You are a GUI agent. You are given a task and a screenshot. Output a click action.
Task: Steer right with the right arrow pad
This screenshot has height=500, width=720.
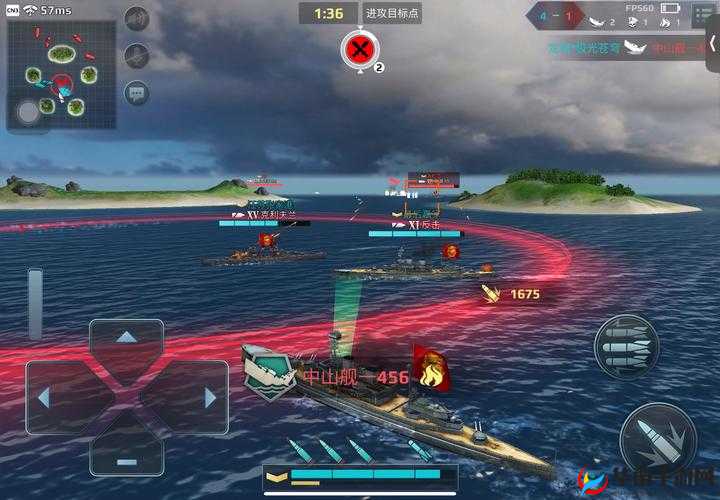207,397
